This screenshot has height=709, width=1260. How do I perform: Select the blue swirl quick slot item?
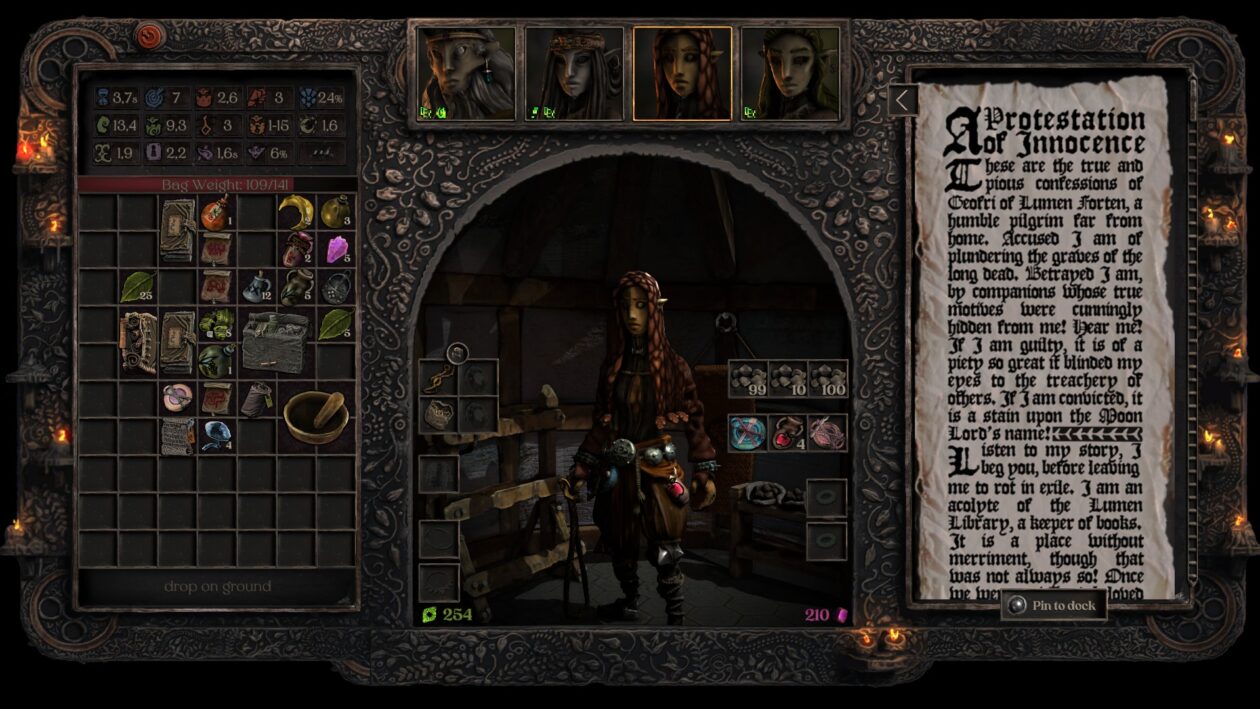pyautogui.click(x=748, y=432)
